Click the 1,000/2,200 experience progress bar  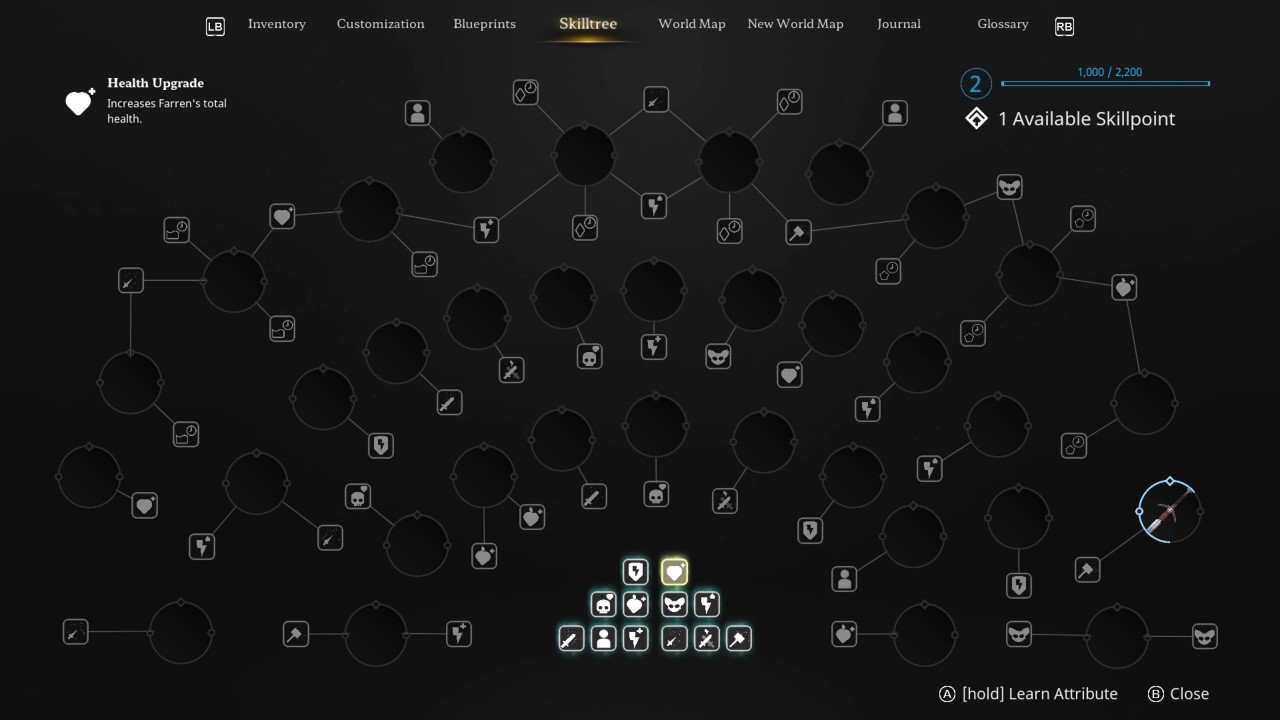(x=1105, y=84)
